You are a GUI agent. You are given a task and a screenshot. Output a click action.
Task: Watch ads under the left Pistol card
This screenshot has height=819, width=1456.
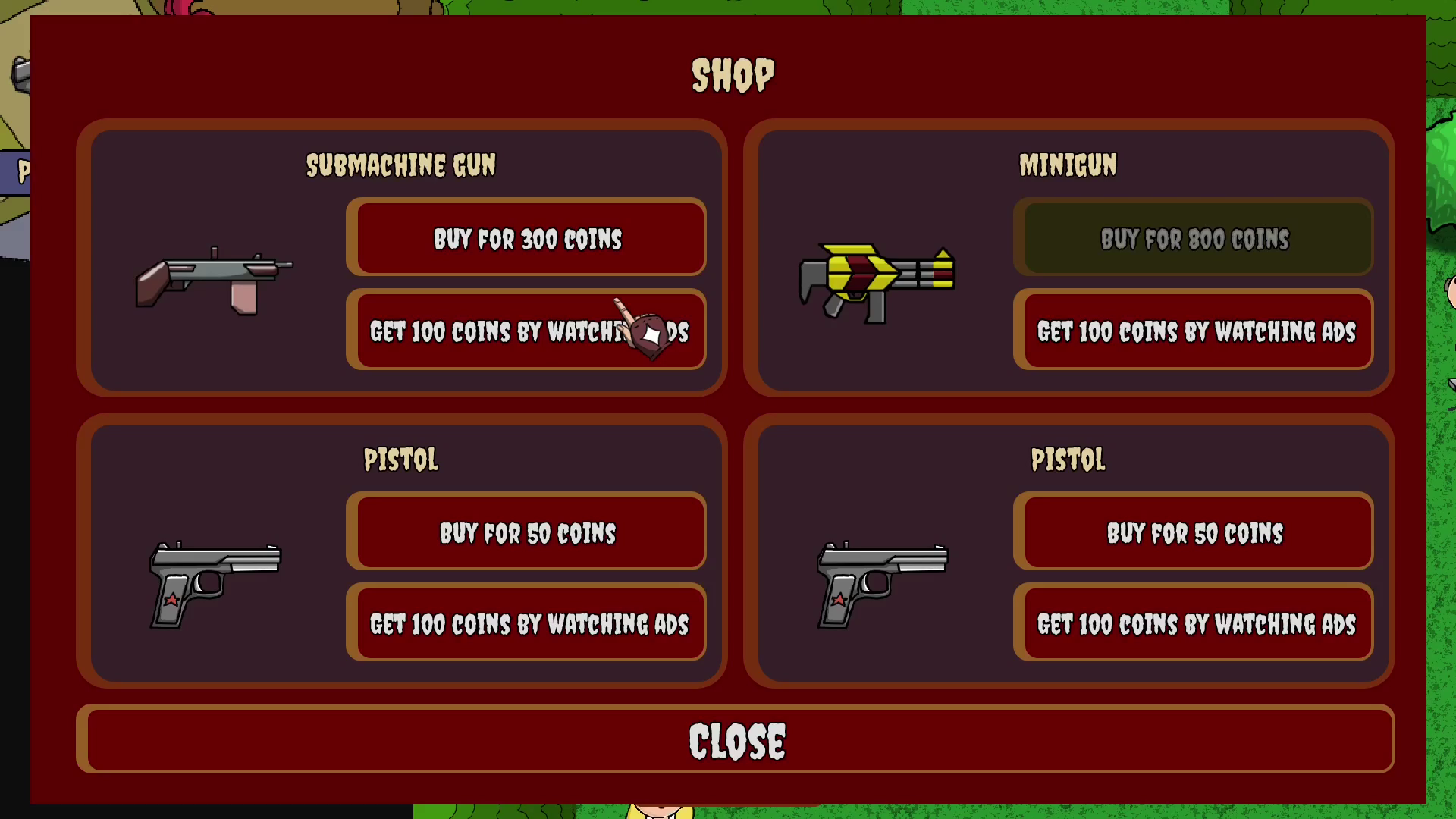(528, 624)
